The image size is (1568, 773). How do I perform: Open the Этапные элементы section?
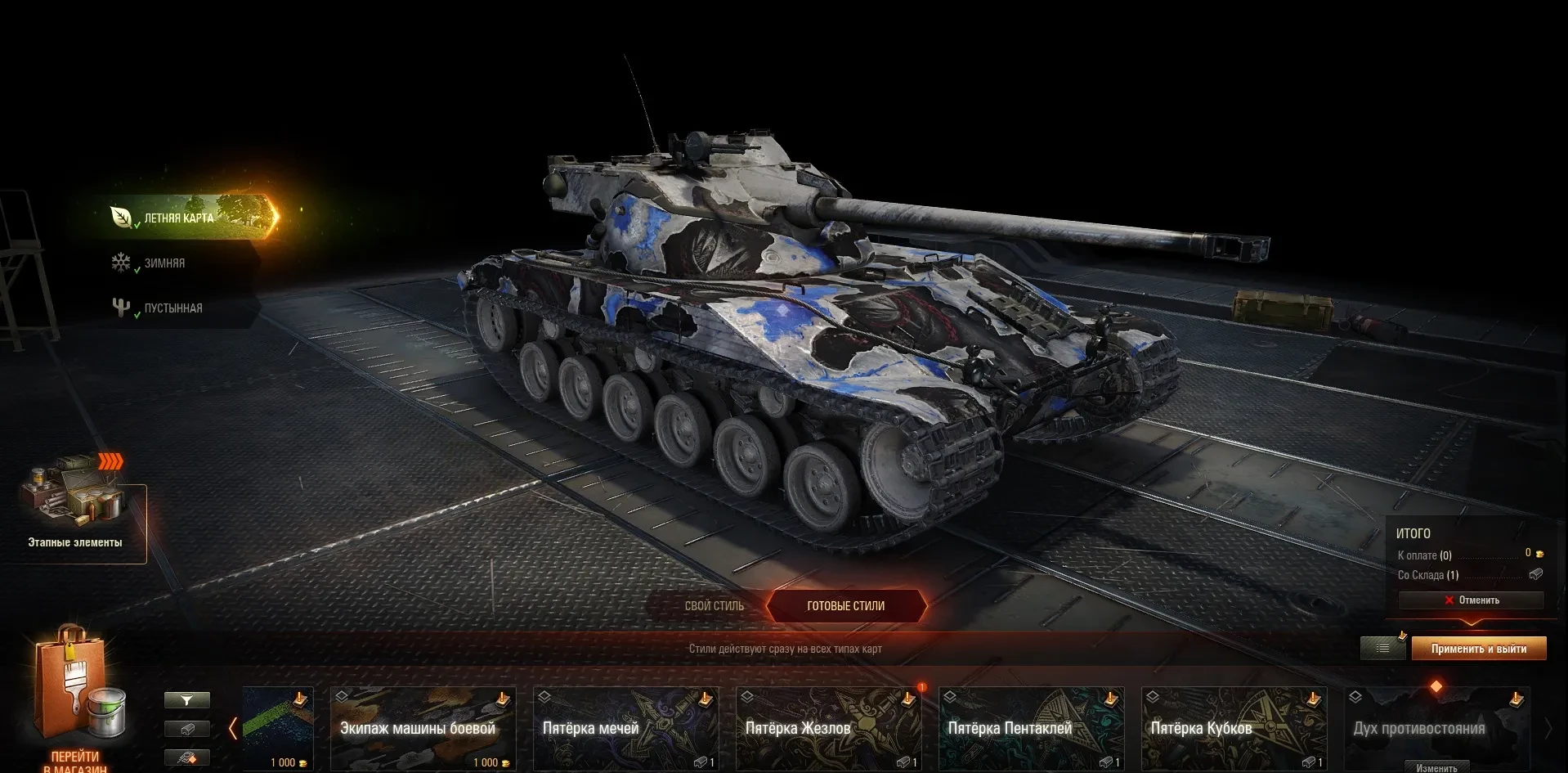coord(75,514)
